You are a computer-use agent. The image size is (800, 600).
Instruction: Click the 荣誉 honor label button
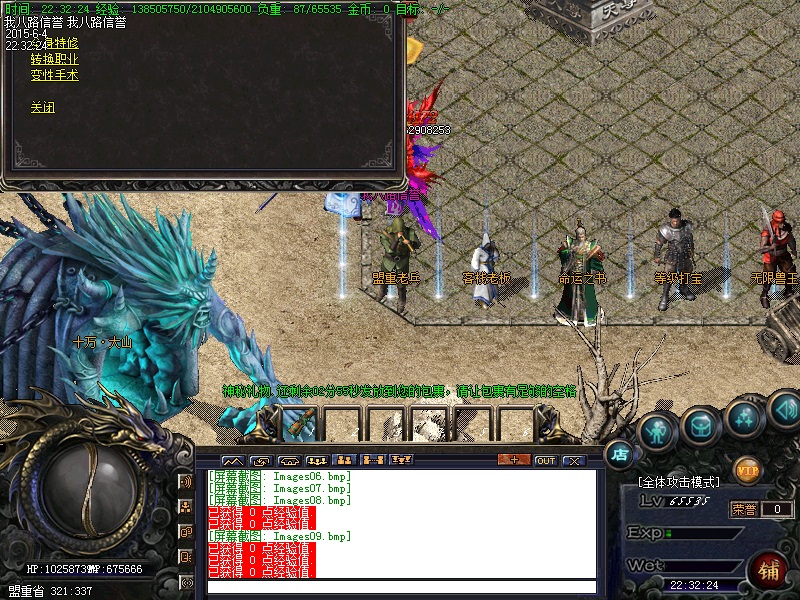point(744,509)
